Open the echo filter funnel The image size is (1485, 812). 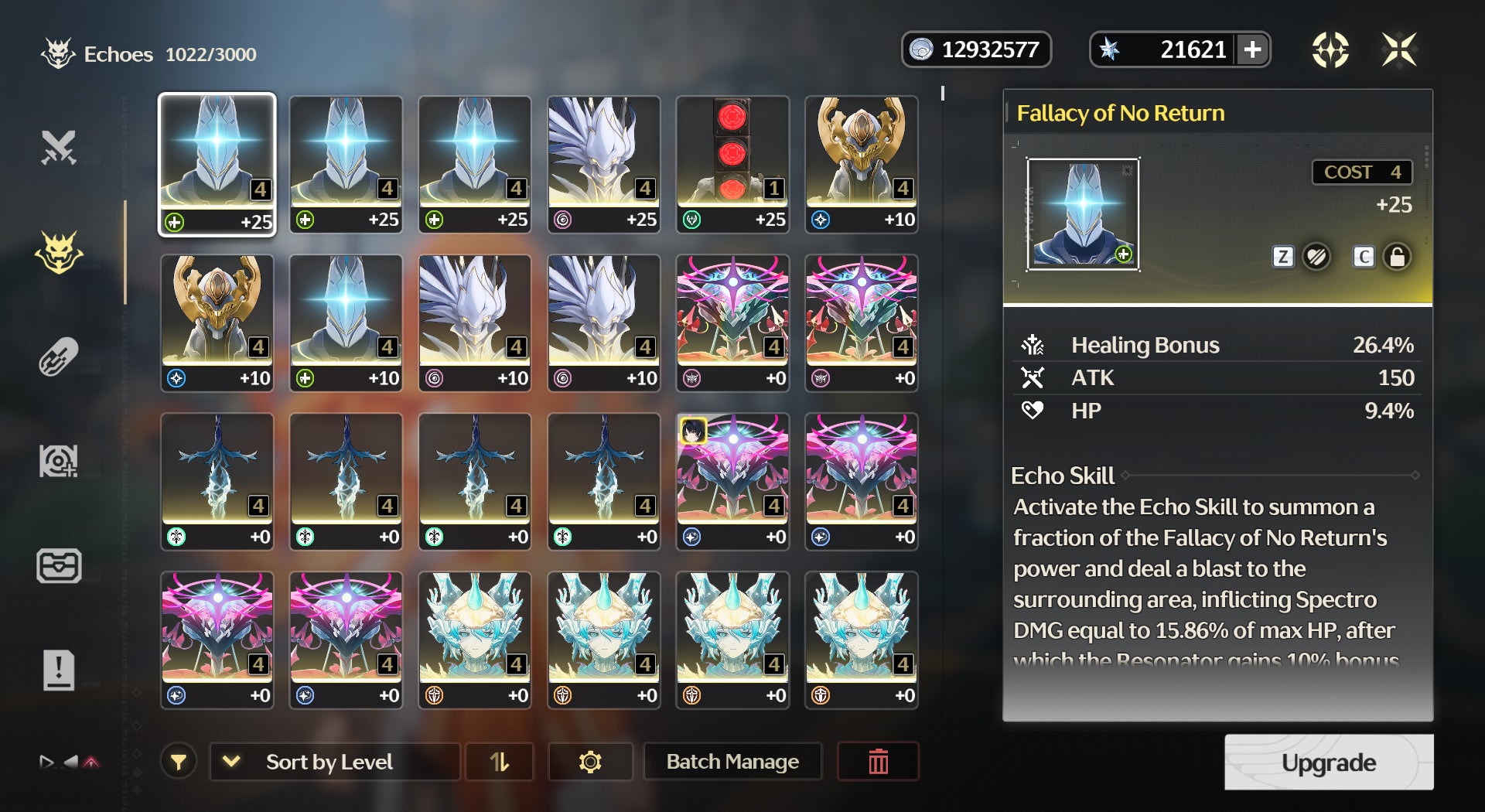(179, 762)
